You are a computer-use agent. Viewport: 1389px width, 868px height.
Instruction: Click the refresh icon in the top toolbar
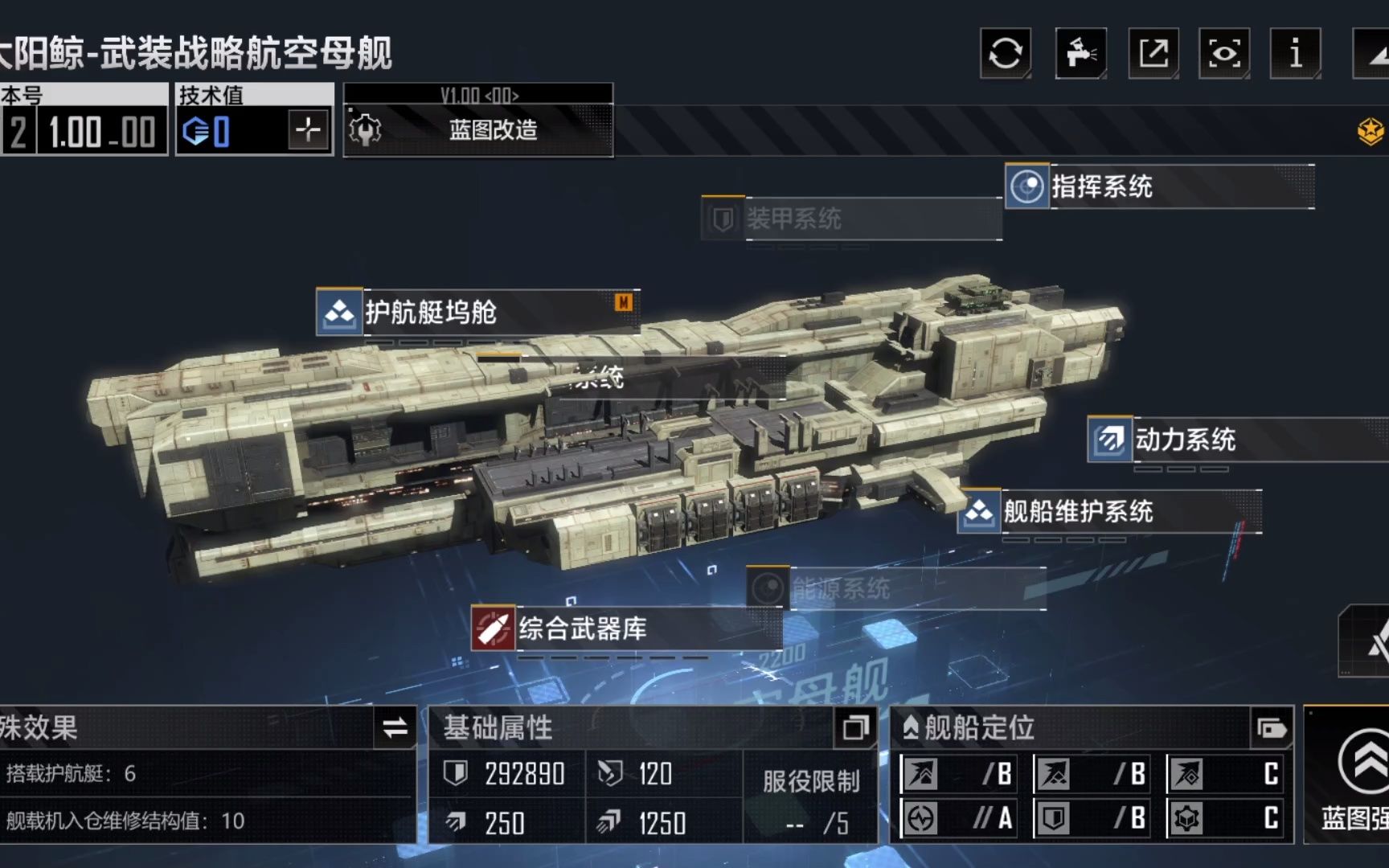[x=1005, y=52]
